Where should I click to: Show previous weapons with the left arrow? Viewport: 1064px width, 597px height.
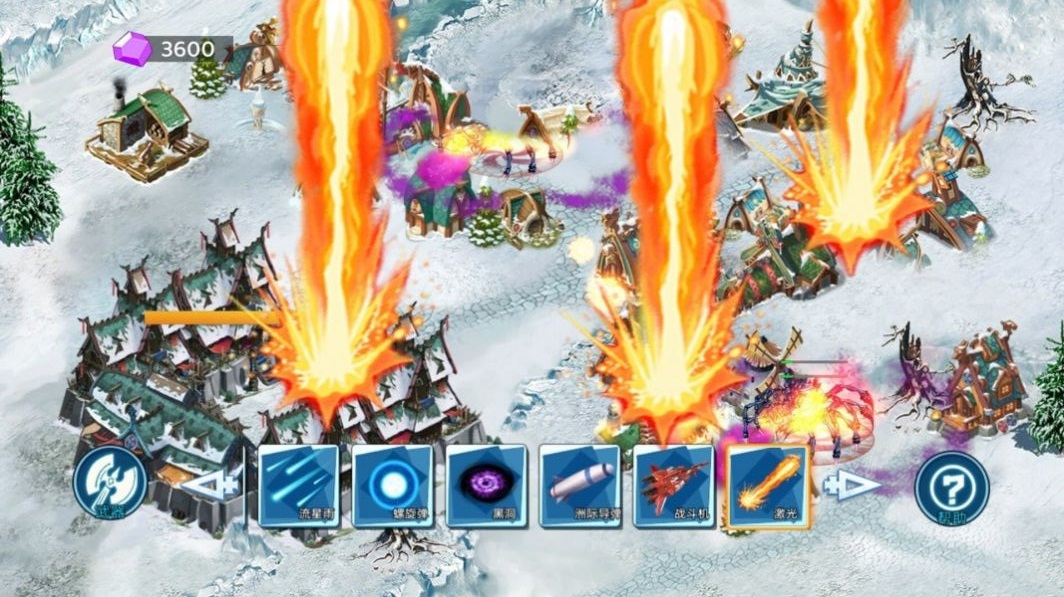[214, 485]
